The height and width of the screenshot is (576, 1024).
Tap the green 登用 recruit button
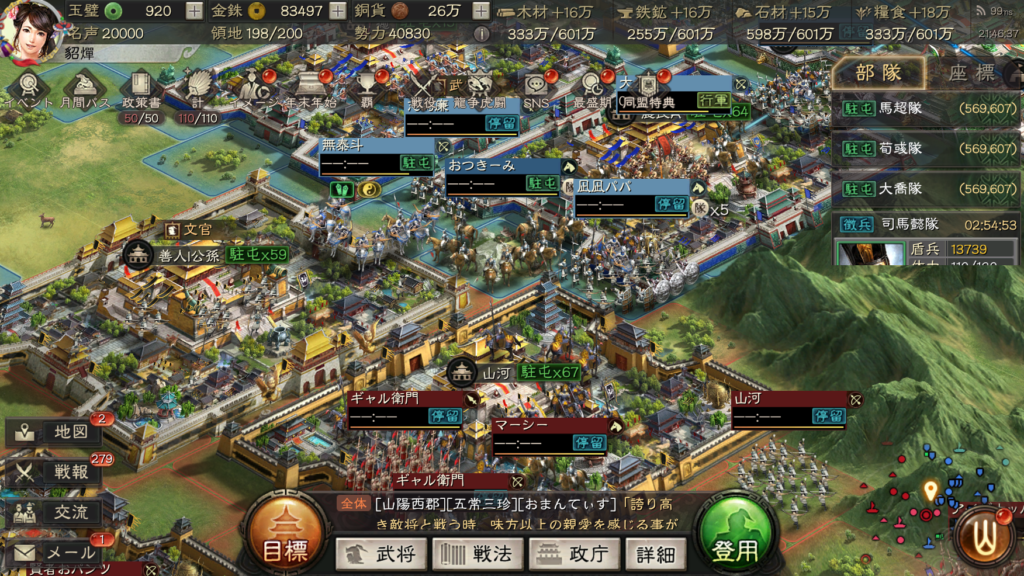point(736,537)
